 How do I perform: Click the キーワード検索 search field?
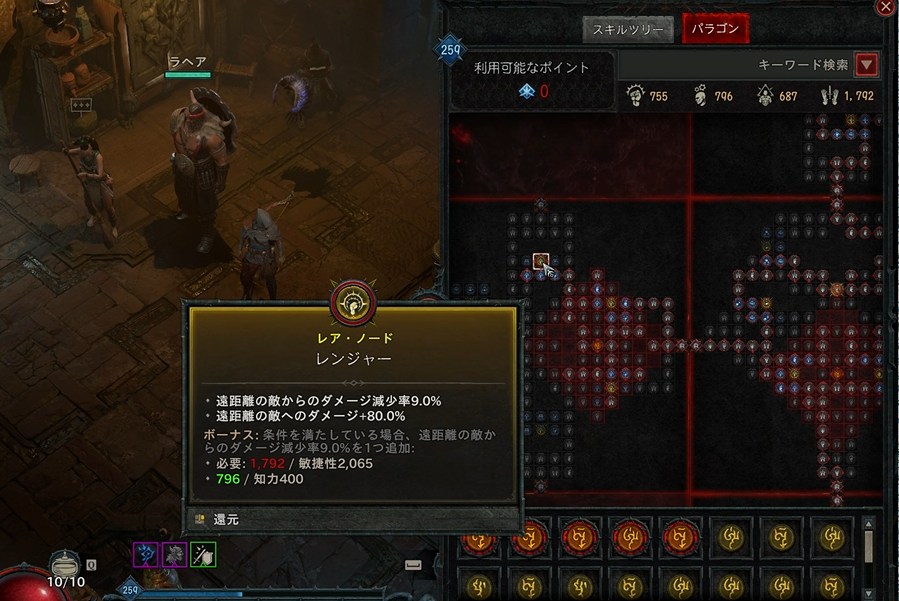click(738, 65)
